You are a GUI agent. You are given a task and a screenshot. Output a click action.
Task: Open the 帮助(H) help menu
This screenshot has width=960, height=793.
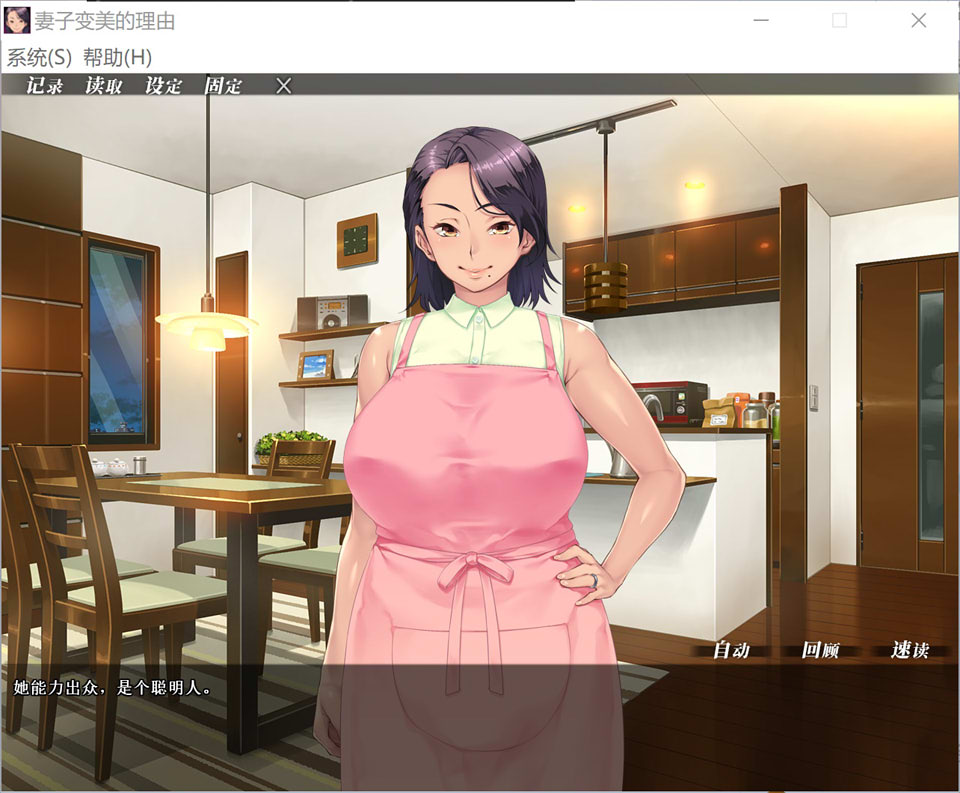click(x=117, y=57)
